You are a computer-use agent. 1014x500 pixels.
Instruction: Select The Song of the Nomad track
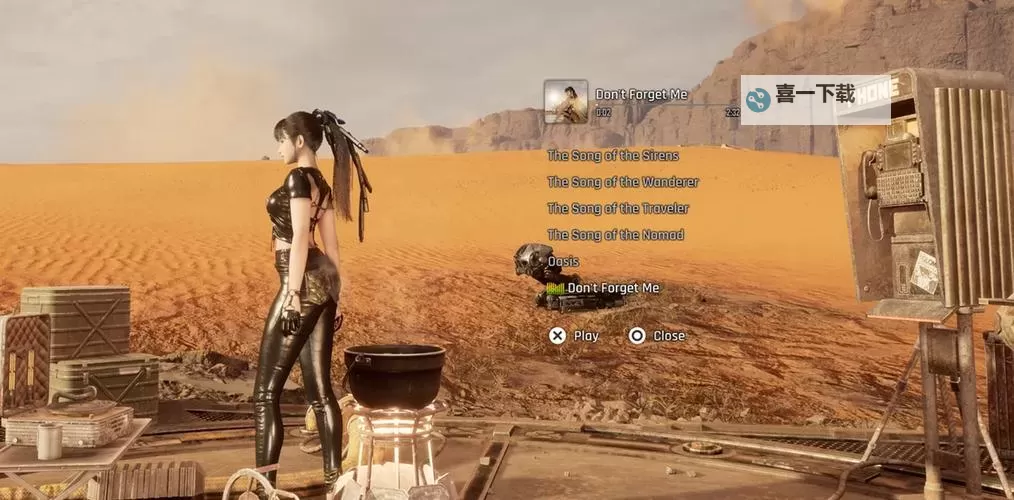tap(615, 235)
